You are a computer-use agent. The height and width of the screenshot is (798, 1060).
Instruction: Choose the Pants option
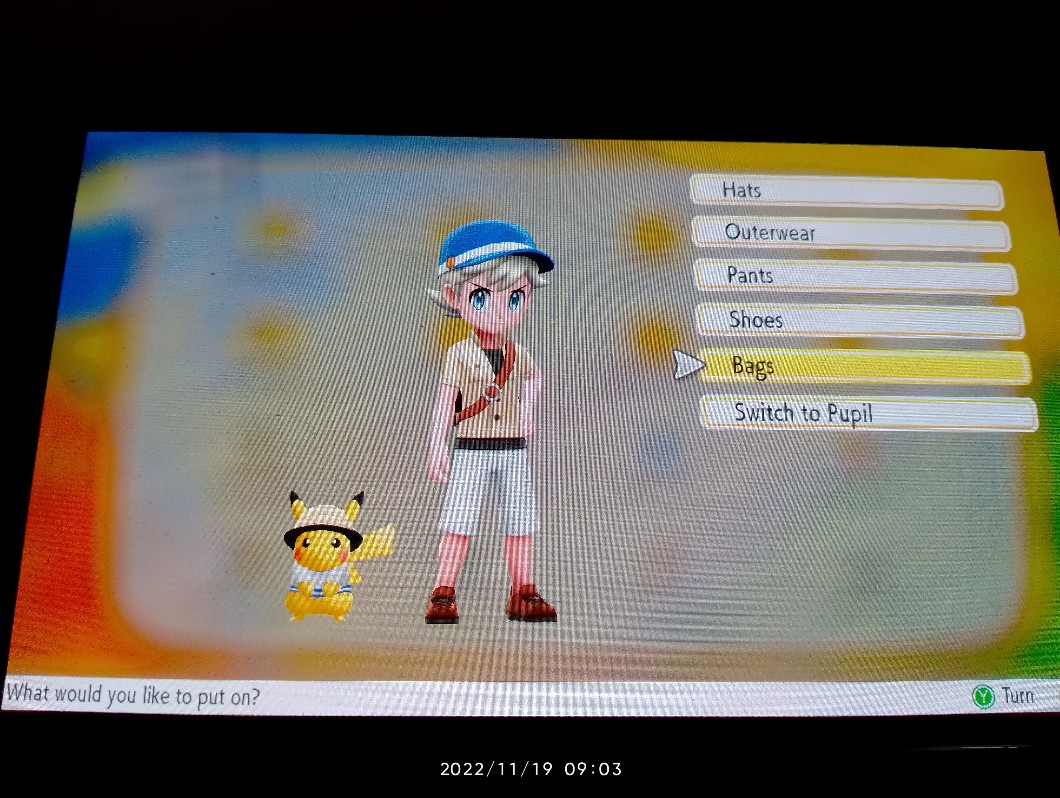click(855, 277)
